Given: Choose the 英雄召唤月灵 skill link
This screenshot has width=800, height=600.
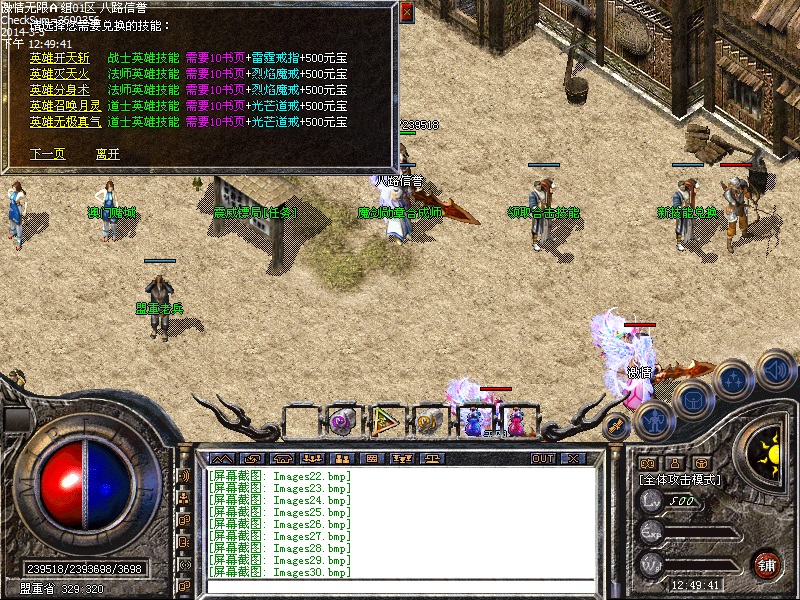Looking at the screenshot, I should click(x=65, y=106).
